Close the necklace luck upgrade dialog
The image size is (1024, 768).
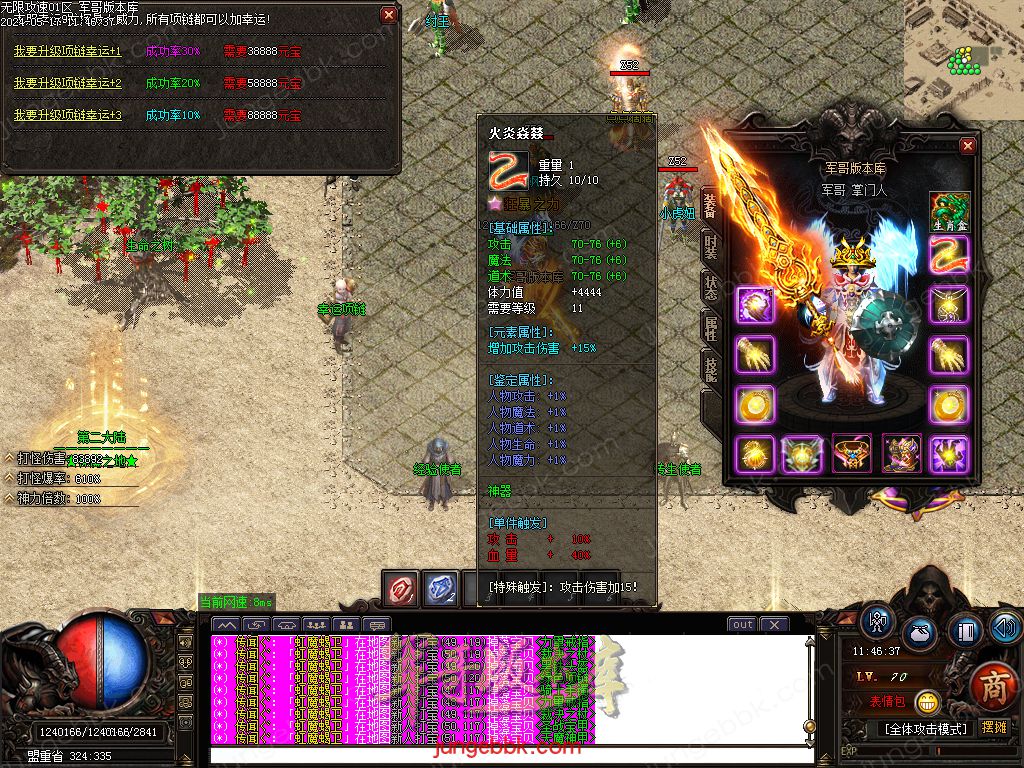[389, 15]
